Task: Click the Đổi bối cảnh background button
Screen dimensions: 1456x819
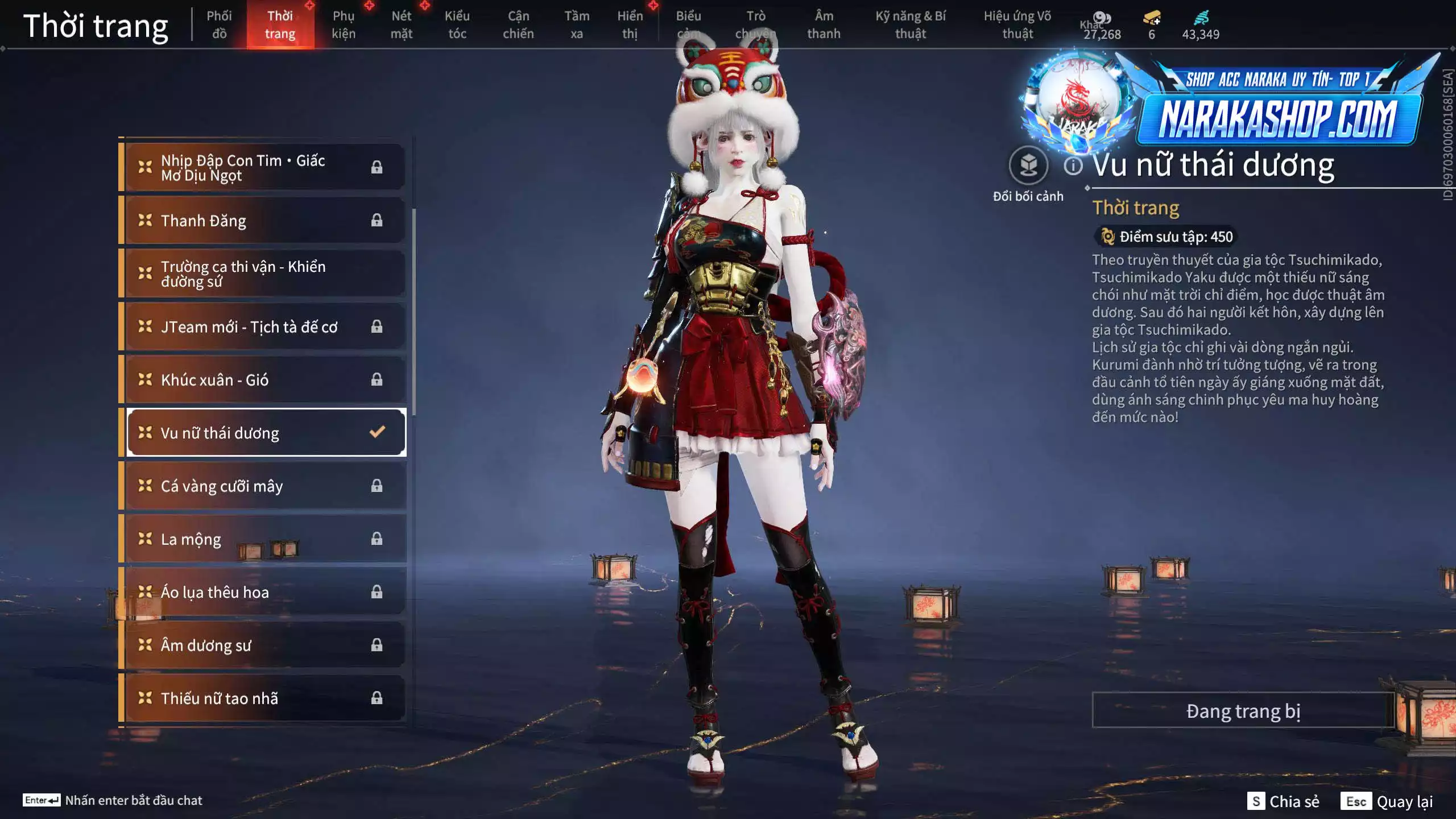Action: (x=1028, y=166)
